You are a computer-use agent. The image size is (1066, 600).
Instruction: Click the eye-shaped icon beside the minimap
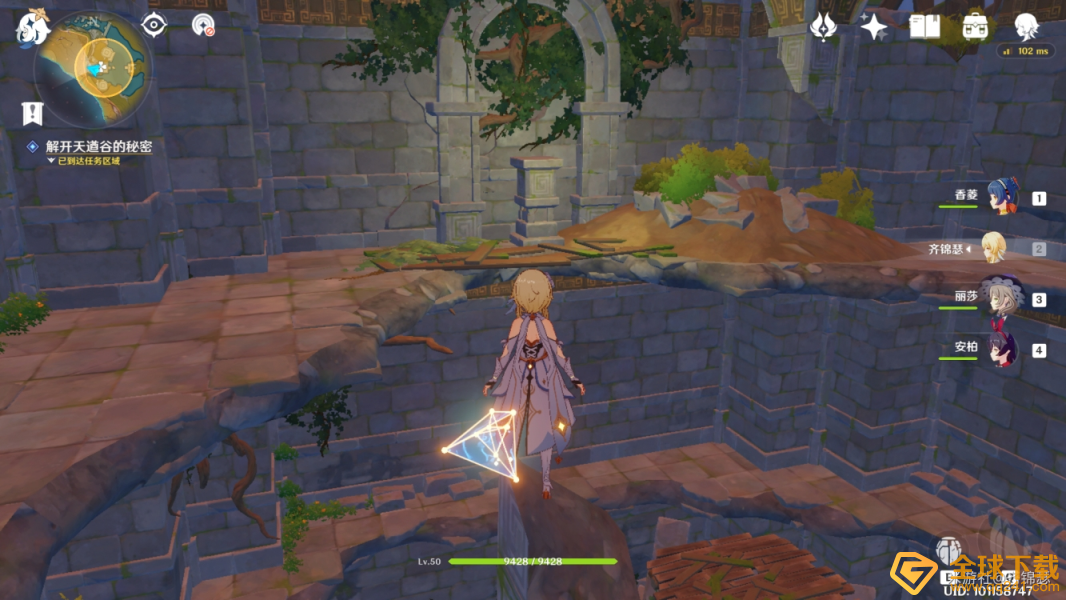153,25
